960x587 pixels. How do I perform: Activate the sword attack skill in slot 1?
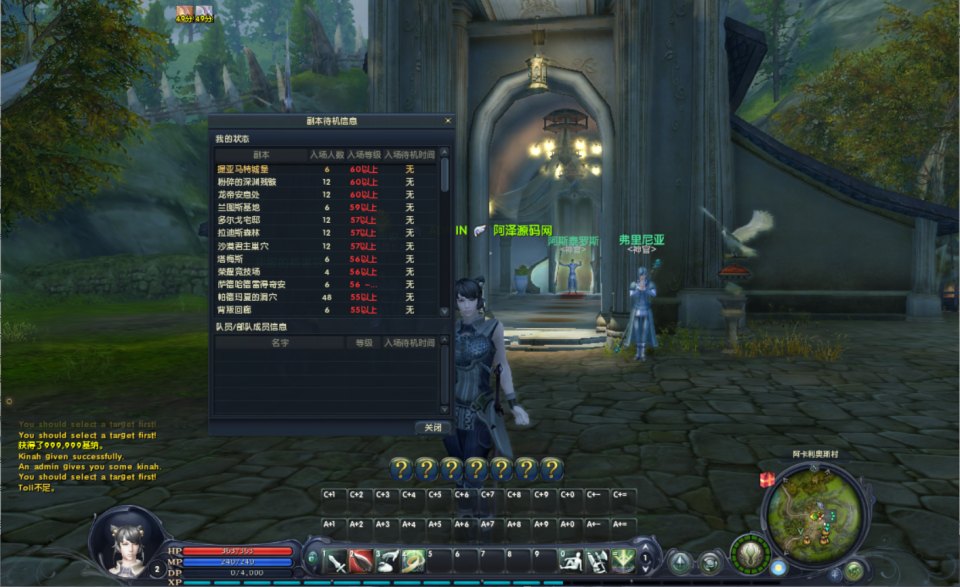[335, 561]
